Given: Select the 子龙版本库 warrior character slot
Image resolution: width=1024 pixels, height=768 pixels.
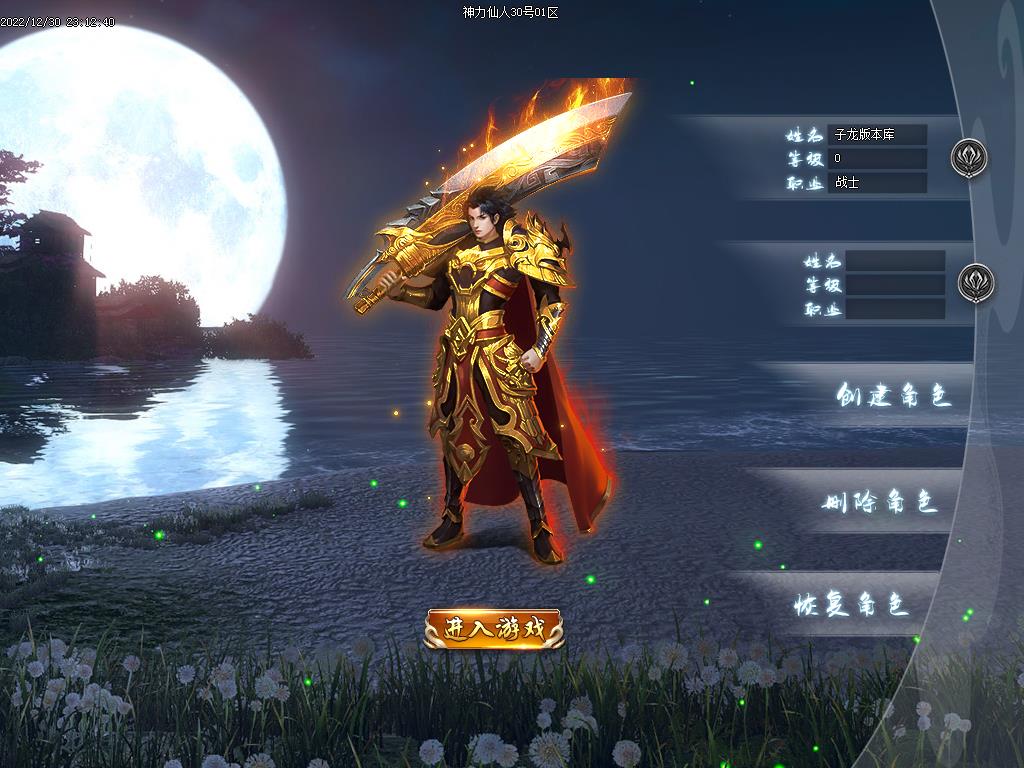Looking at the screenshot, I should pyautogui.click(x=876, y=159).
